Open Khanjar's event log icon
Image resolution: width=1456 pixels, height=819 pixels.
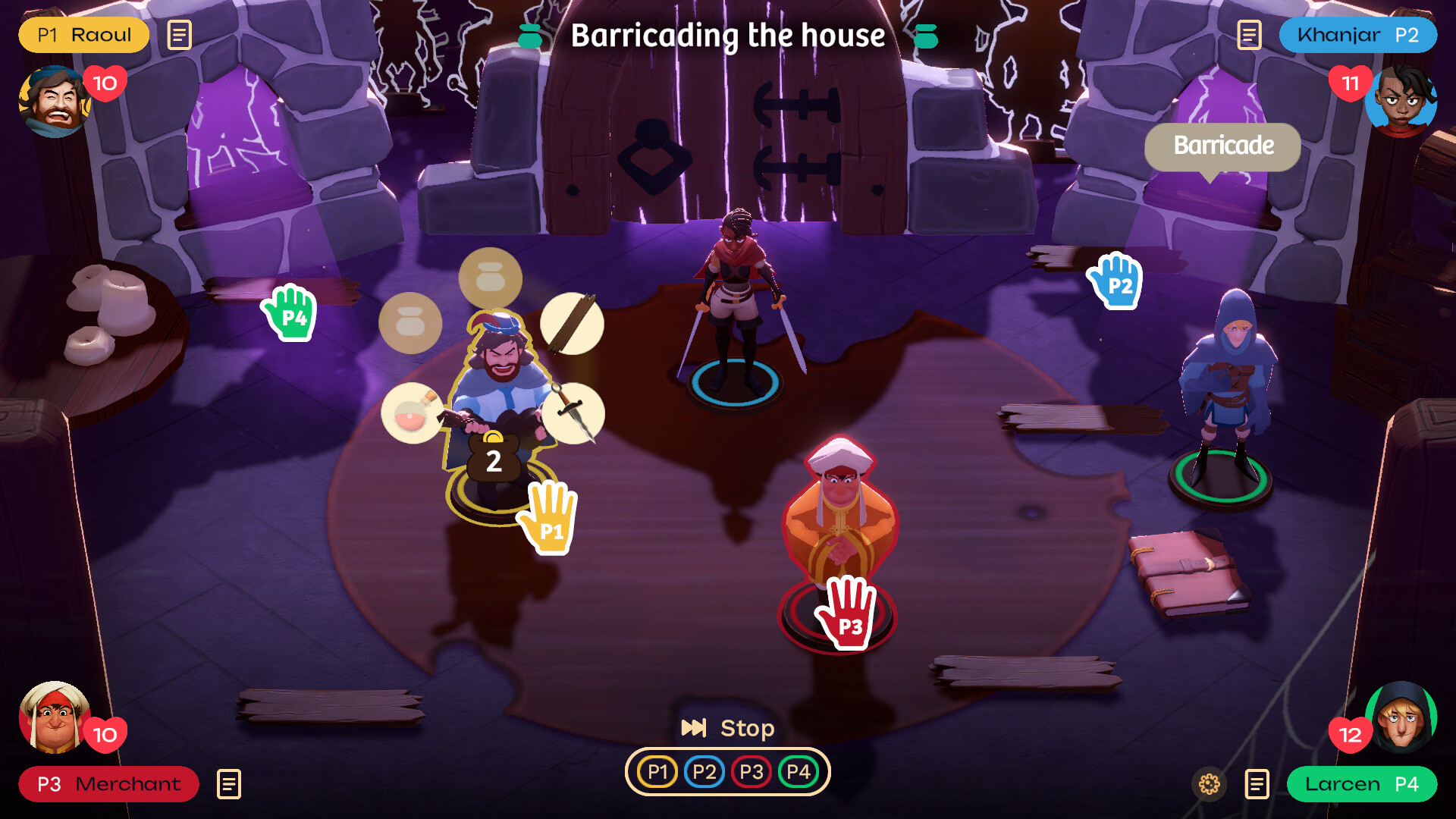[1247, 35]
